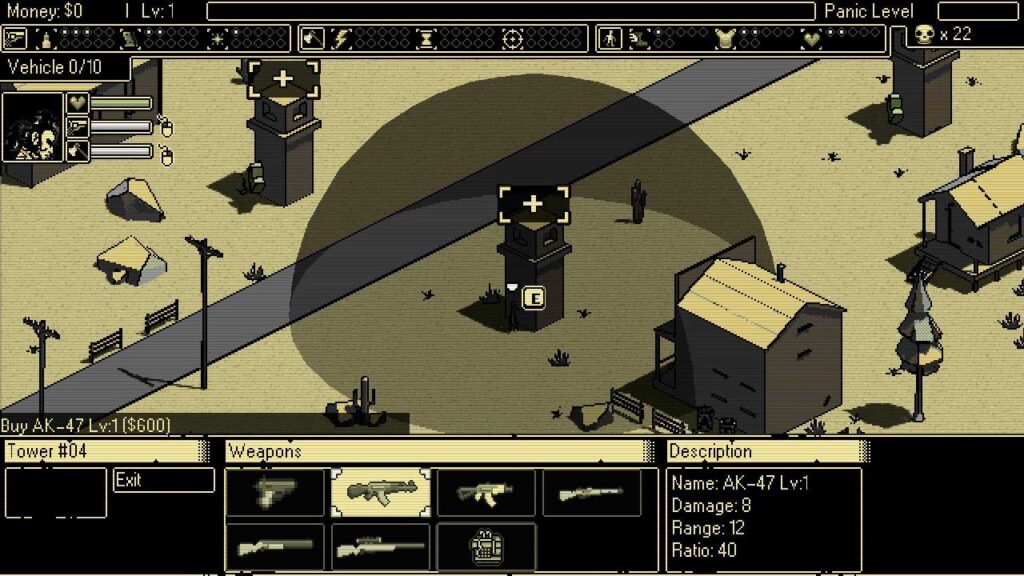Select the lightning bolt upgrade icon
1024x576 pixels.
coord(340,39)
